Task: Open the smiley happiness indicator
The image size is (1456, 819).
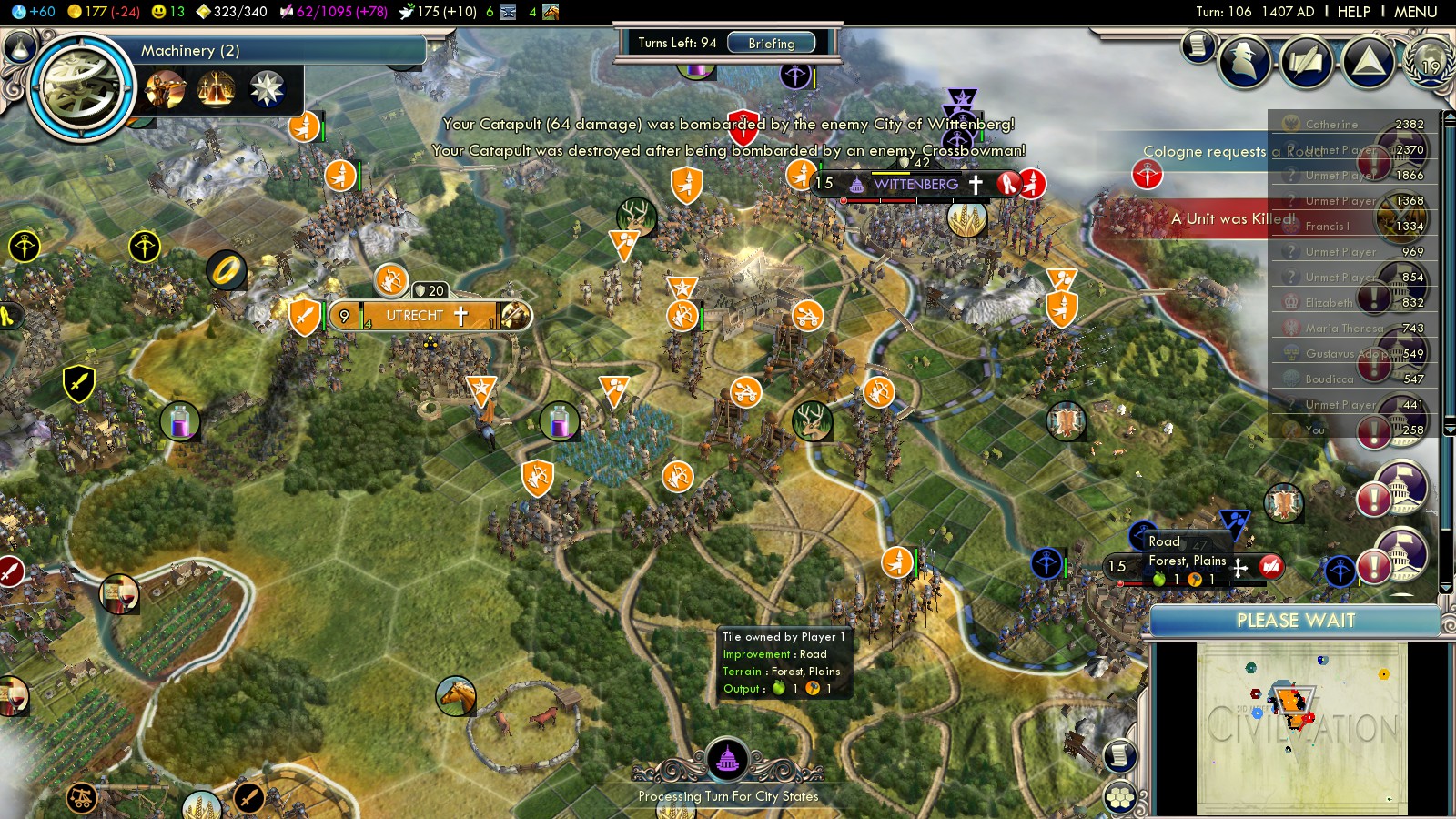Action: click(167, 12)
